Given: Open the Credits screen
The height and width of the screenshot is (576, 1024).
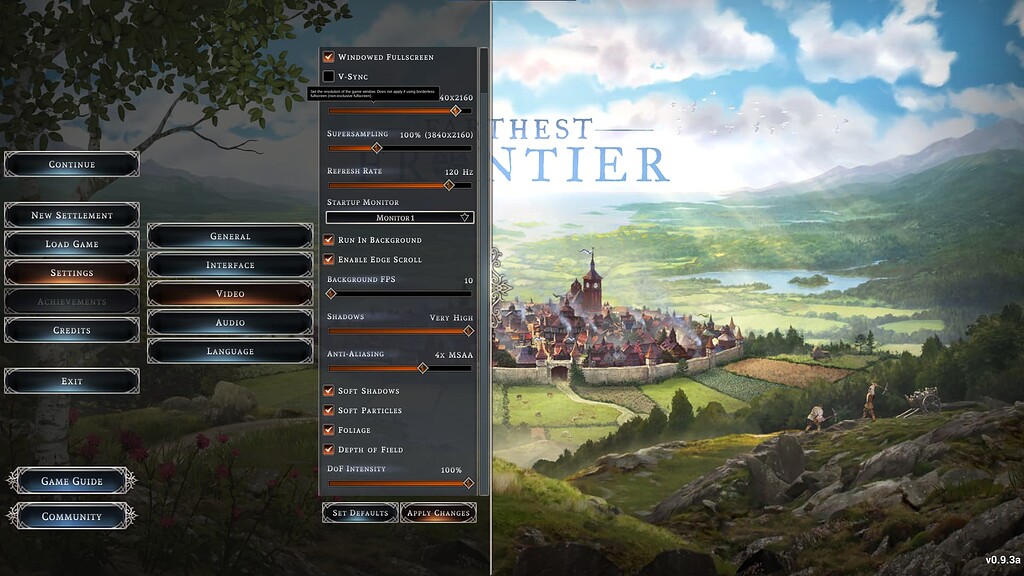Looking at the screenshot, I should click(72, 330).
